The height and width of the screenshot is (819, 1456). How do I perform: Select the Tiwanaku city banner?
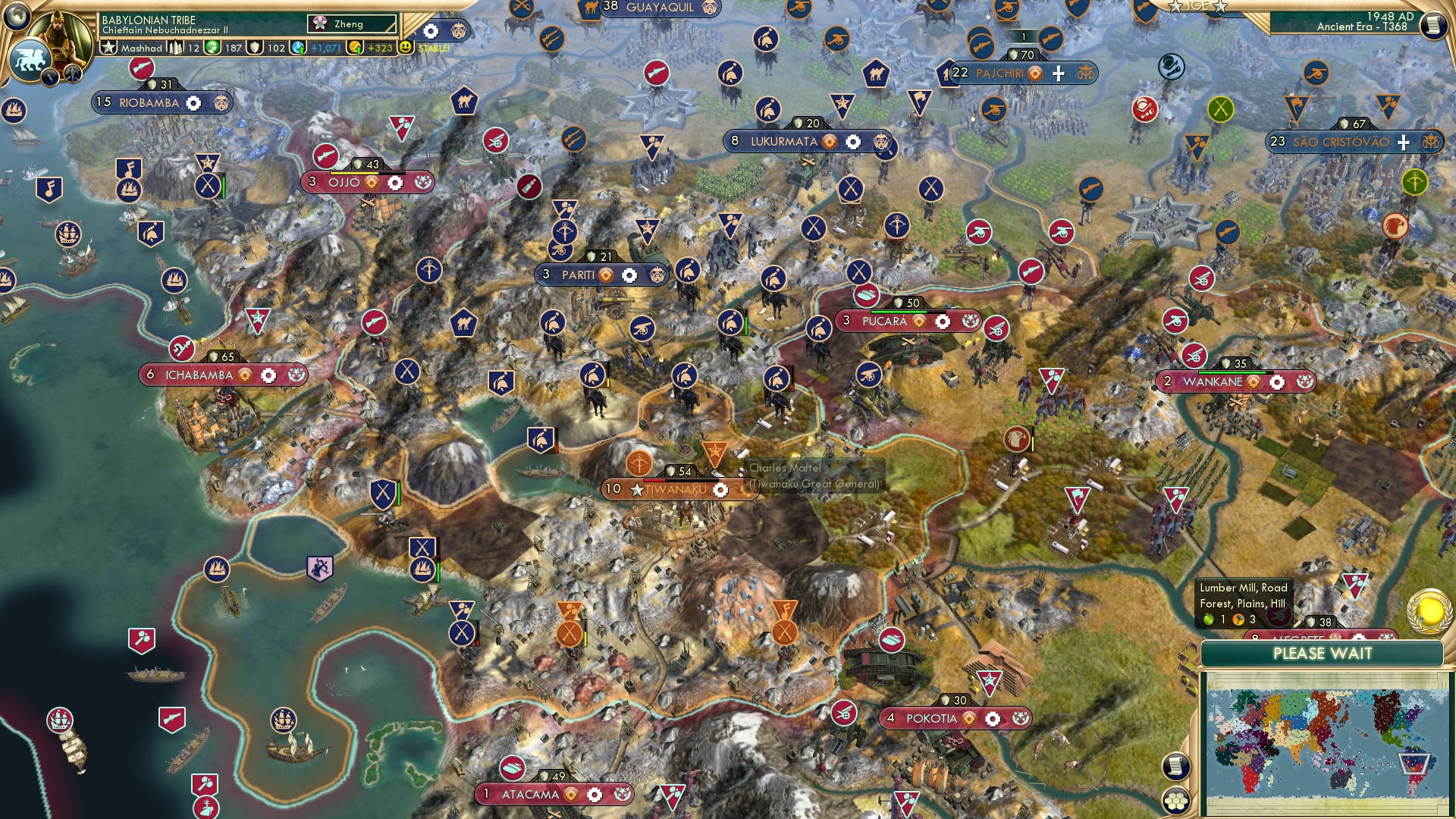[676, 490]
